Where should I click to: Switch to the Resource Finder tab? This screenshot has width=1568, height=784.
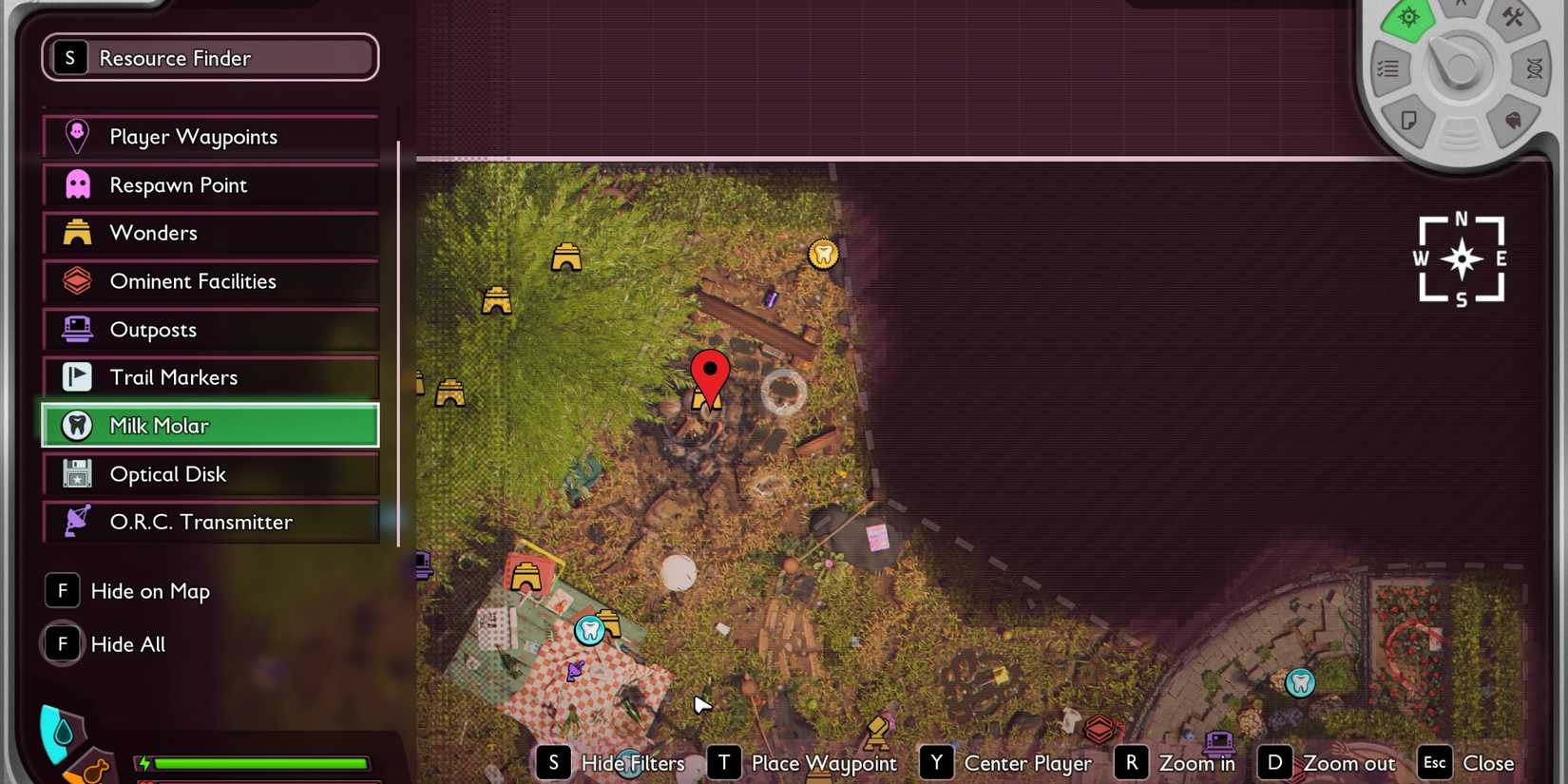point(209,57)
